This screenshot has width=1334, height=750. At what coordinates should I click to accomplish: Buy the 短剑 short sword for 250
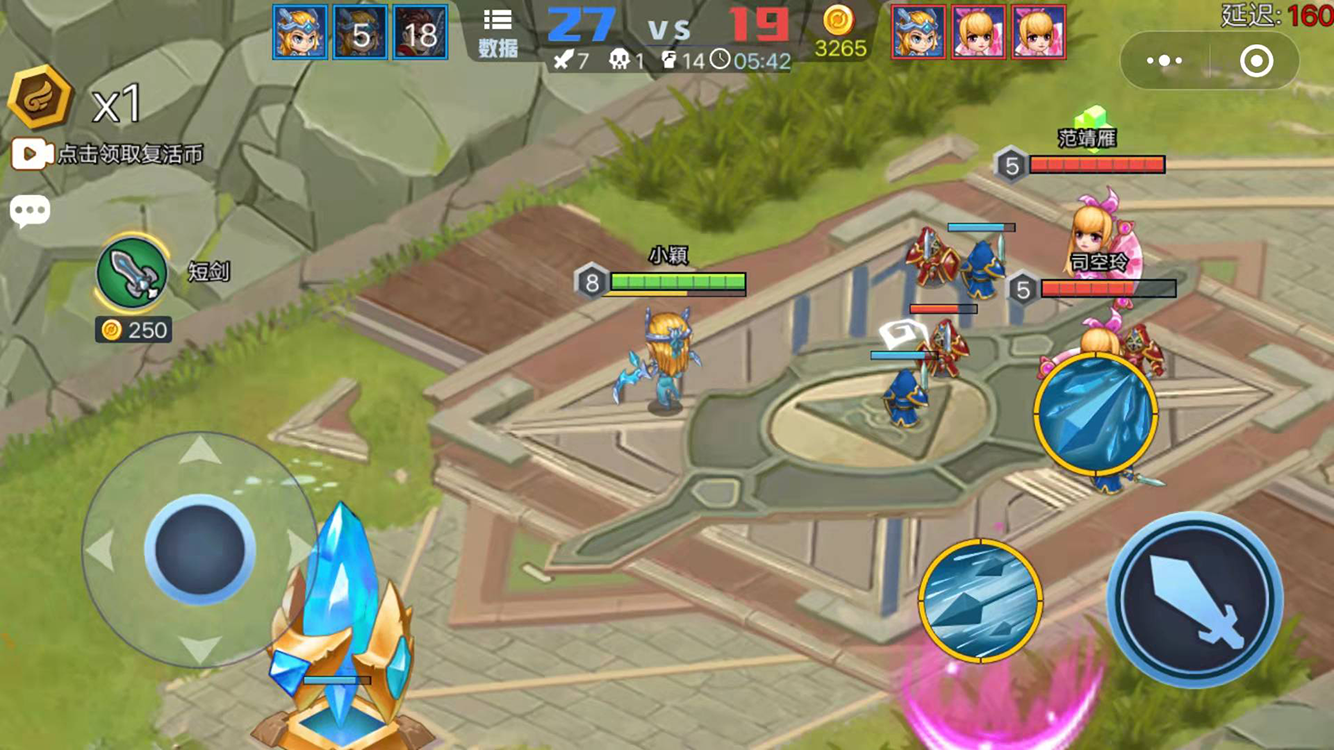click(x=132, y=274)
